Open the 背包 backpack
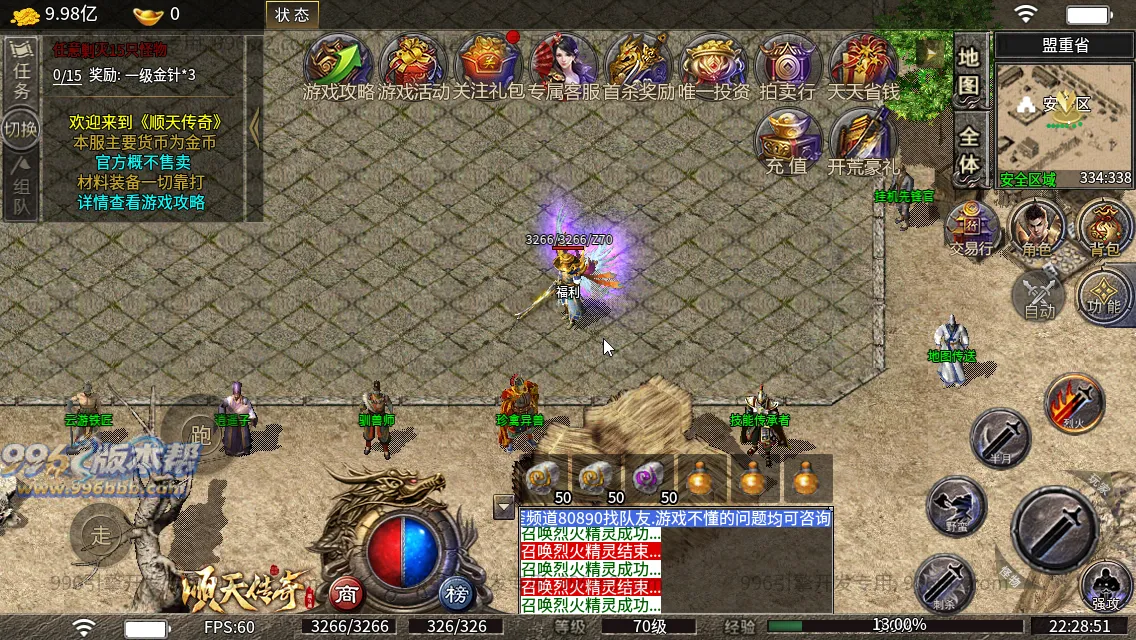Screen dimensions: 1136x640 point(1104,229)
